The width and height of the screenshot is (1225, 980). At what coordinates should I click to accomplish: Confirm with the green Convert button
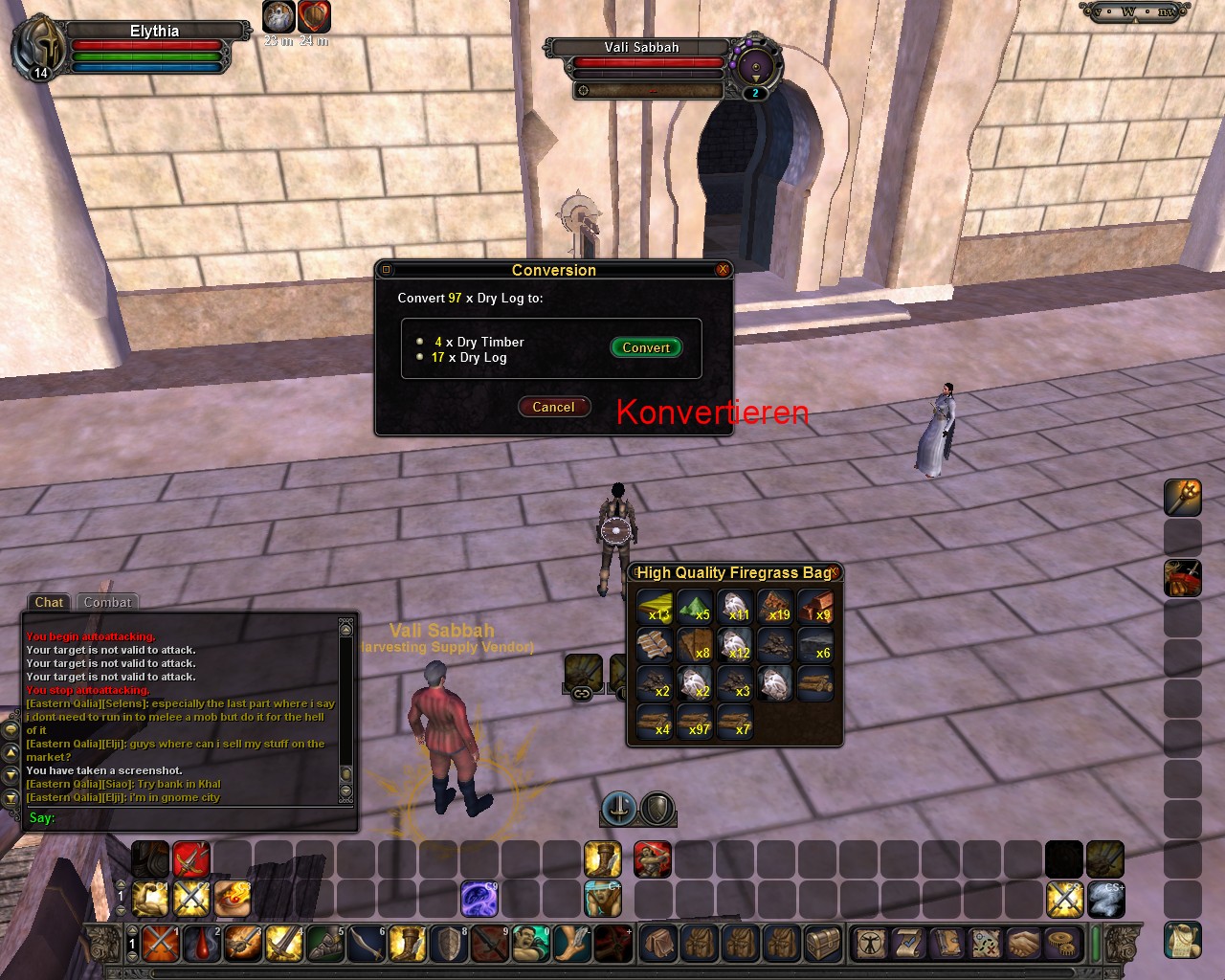pyautogui.click(x=646, y=347)
